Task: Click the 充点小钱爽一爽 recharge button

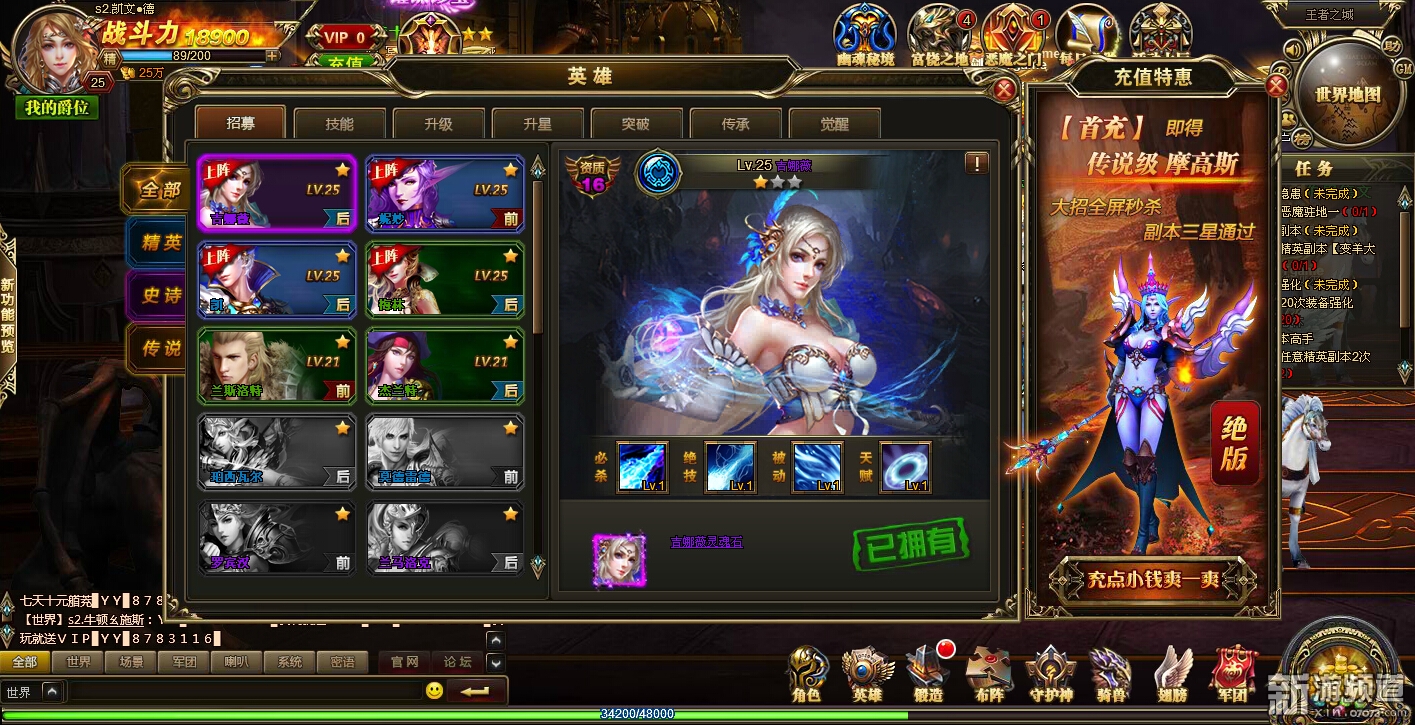Action: tap(1152, 579)
